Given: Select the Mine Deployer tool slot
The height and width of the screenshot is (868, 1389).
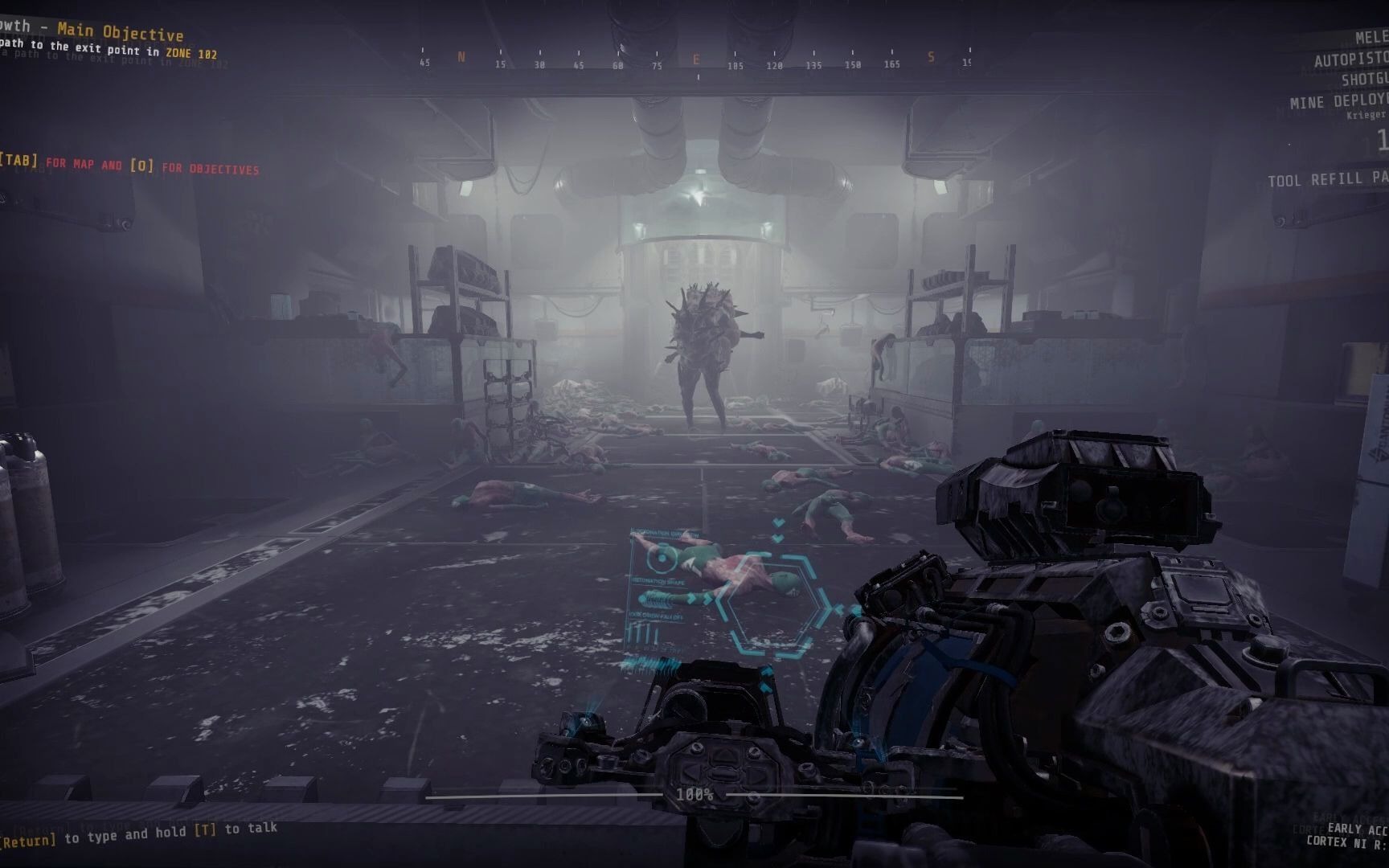Looking at the screenshot, I should 1338,101.
